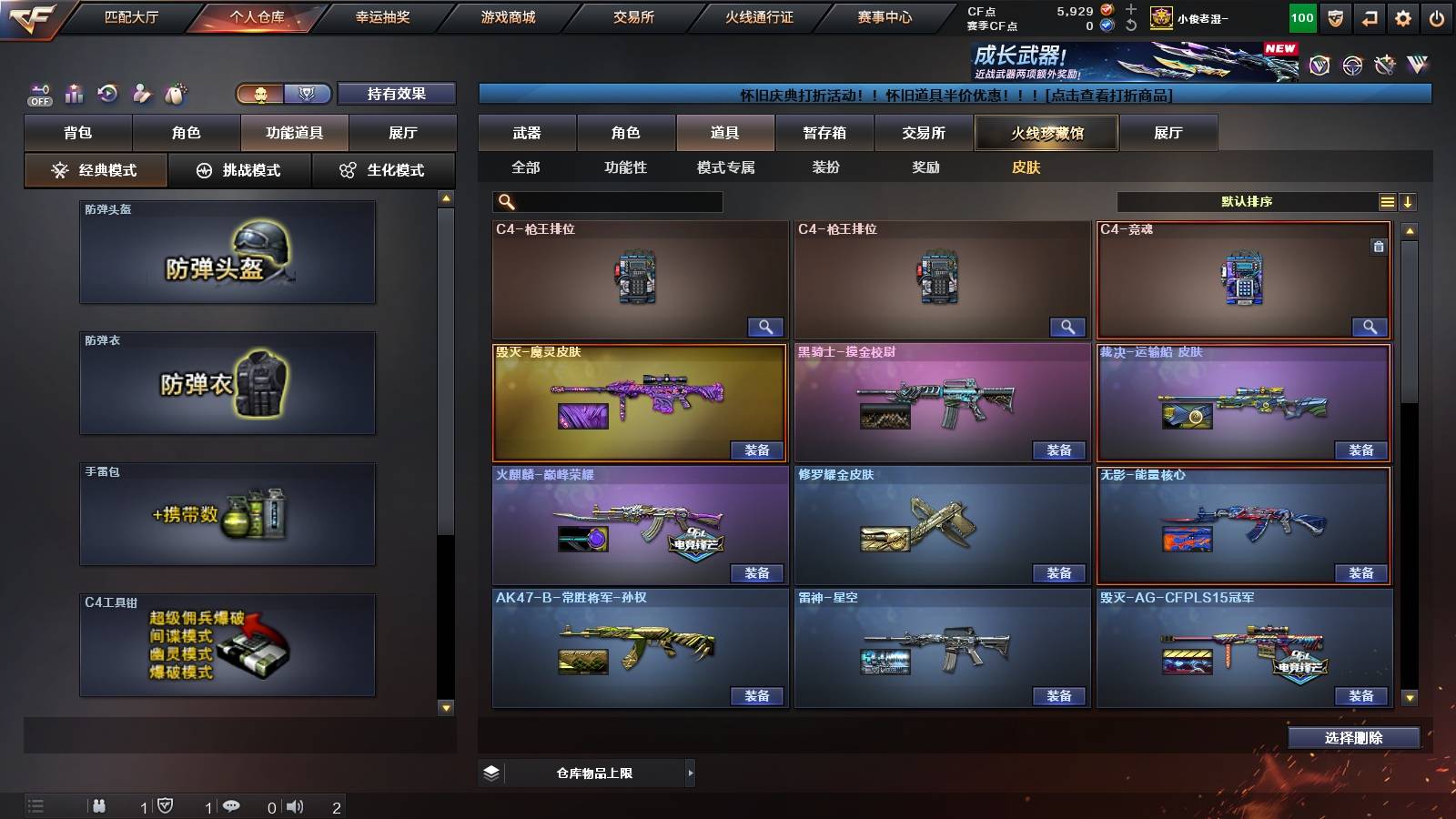This screenshot has height=819, width=1456.
Task: Switch to trophy view on the character toggle
Action: click(308, 93)
